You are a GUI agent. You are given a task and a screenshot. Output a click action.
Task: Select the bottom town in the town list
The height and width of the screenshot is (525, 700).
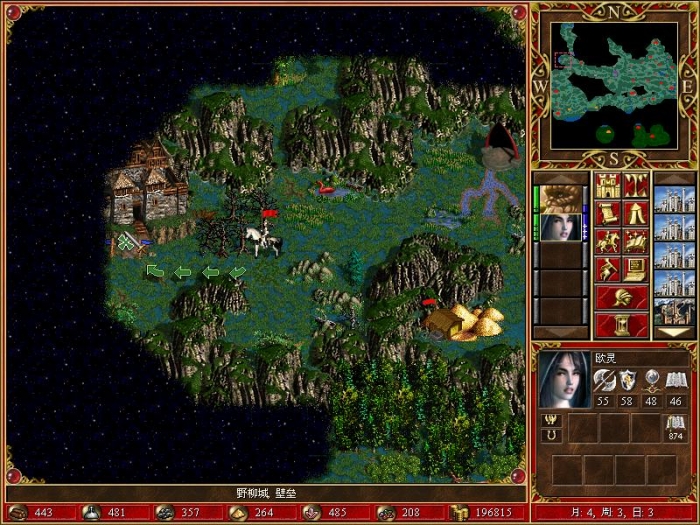(672, 309)
